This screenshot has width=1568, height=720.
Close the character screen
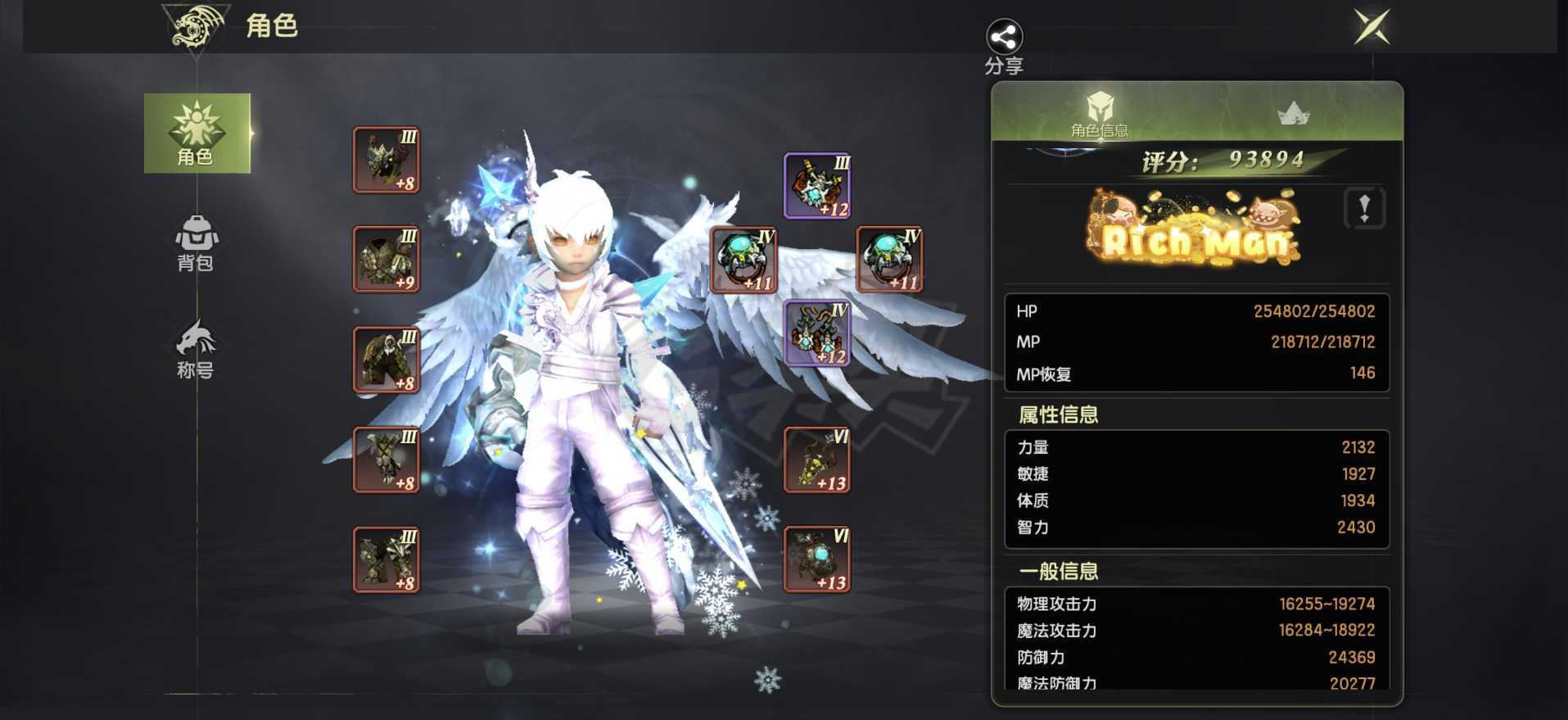click(1371, 27)
